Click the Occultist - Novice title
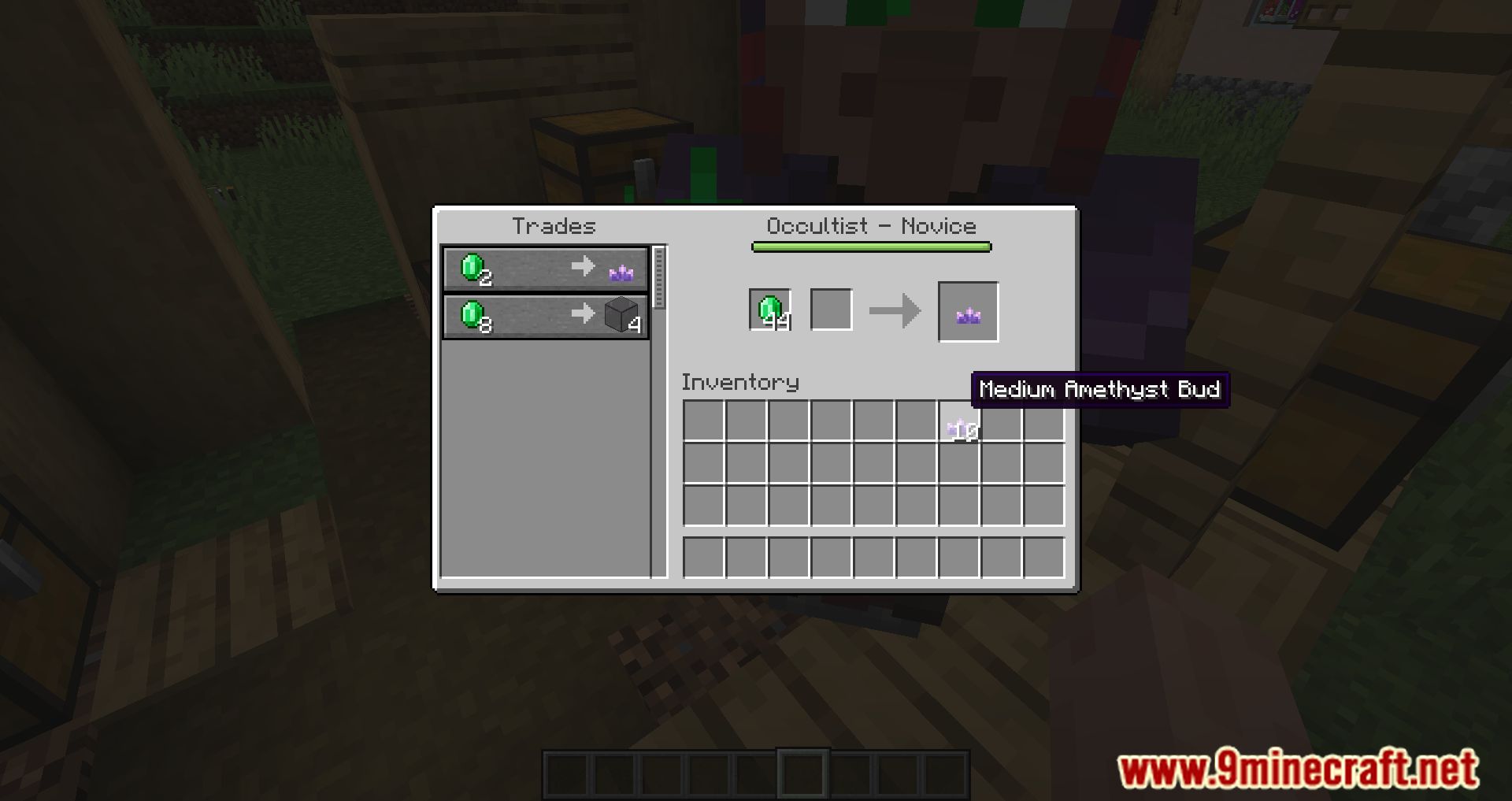 871,226
